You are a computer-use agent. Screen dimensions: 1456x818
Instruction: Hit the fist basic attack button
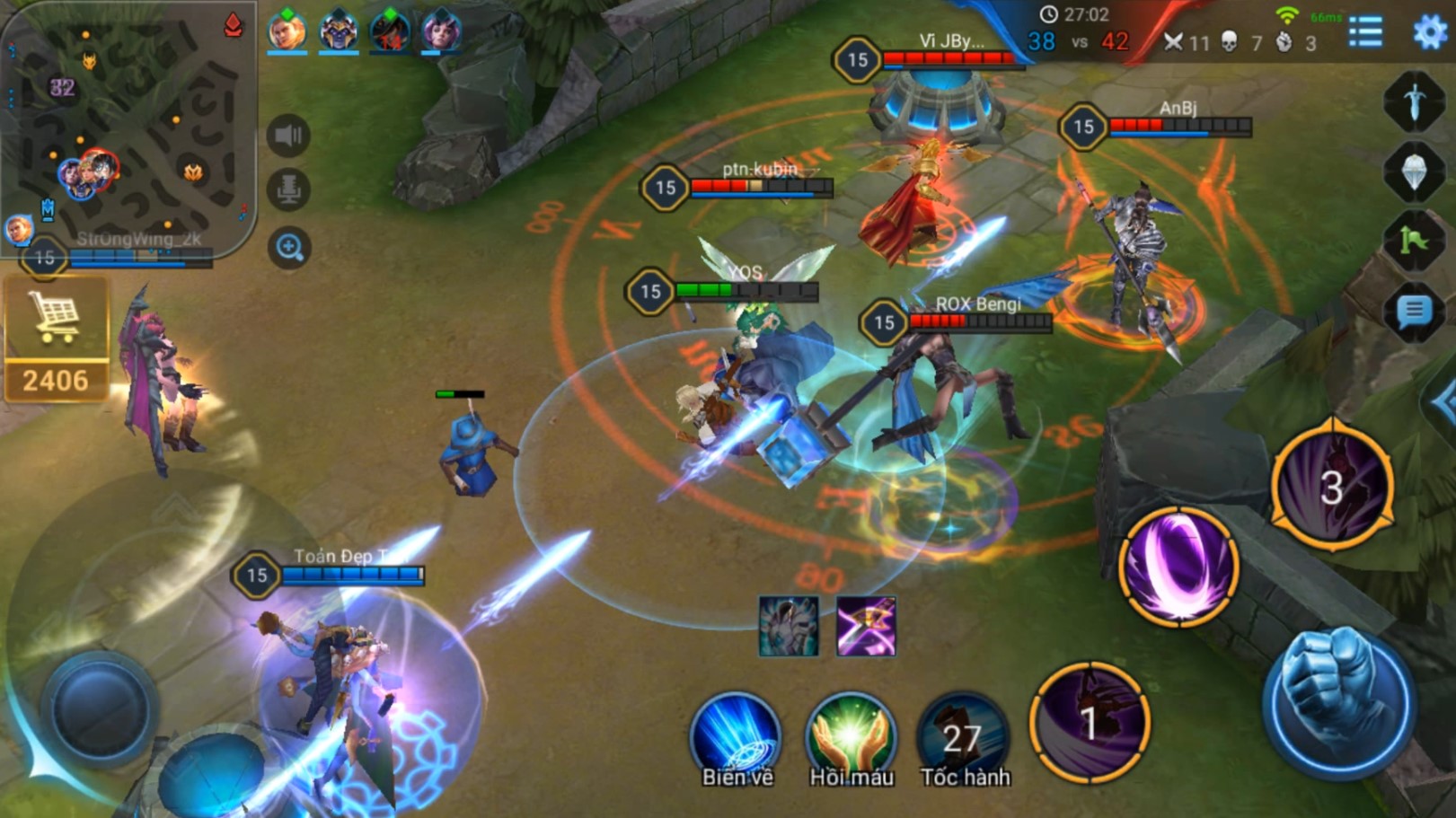tap(1338, 700)
